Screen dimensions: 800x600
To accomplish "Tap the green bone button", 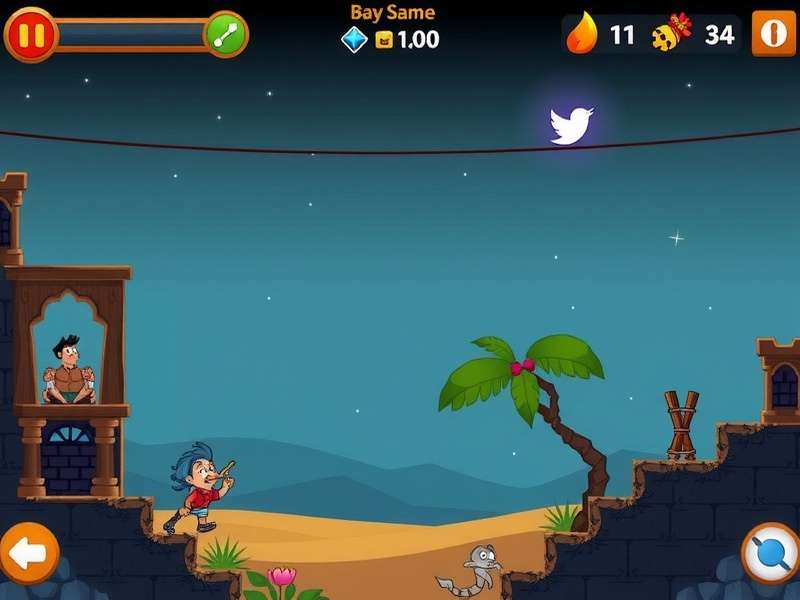I will coord(225,35).
